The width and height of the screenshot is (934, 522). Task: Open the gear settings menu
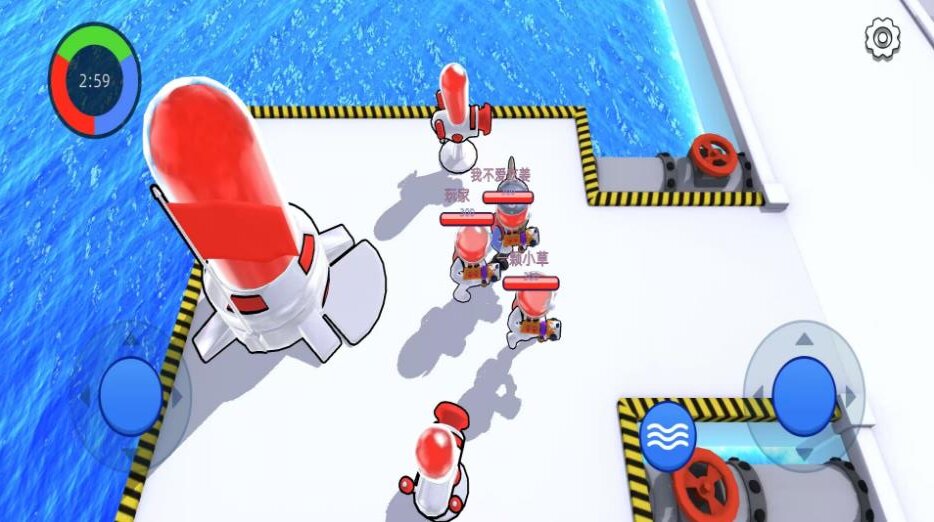click(882, 38)
